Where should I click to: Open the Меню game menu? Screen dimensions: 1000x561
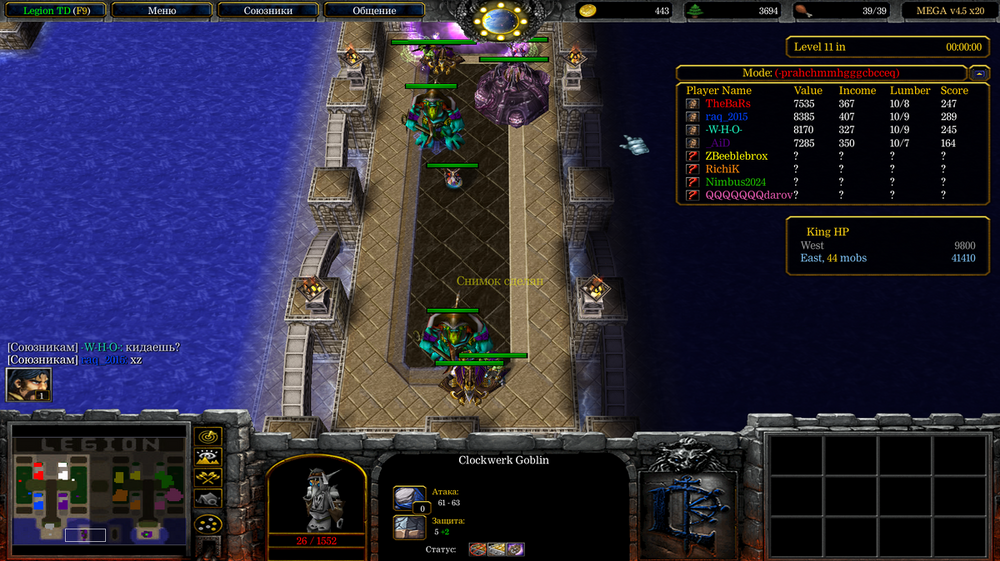[x=161, y=11]
